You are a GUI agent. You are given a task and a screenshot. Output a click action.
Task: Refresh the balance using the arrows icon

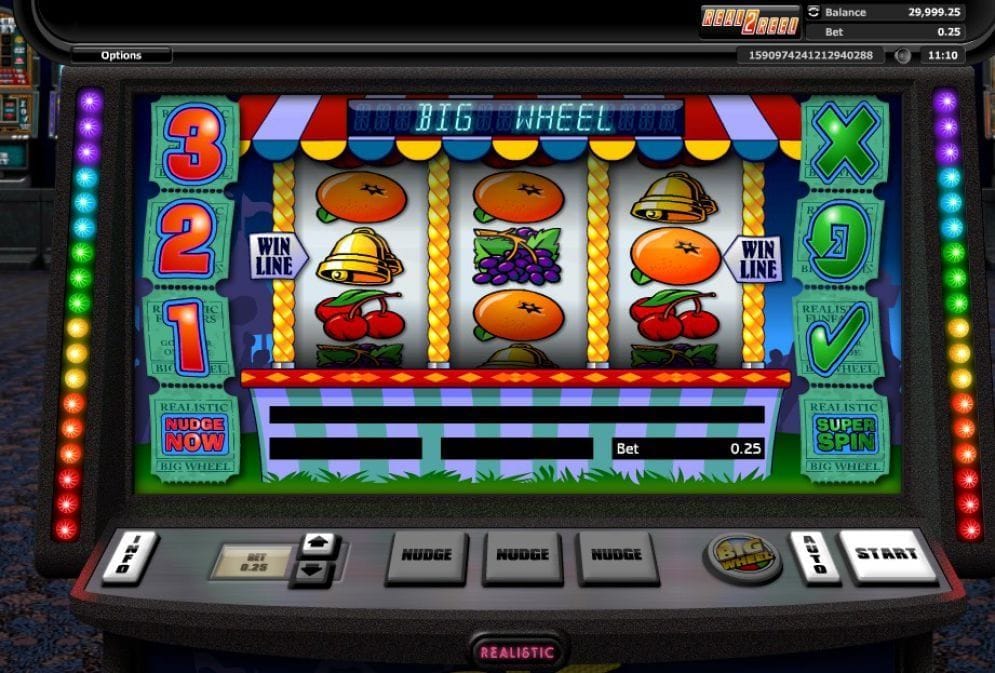tap(813, 12)
